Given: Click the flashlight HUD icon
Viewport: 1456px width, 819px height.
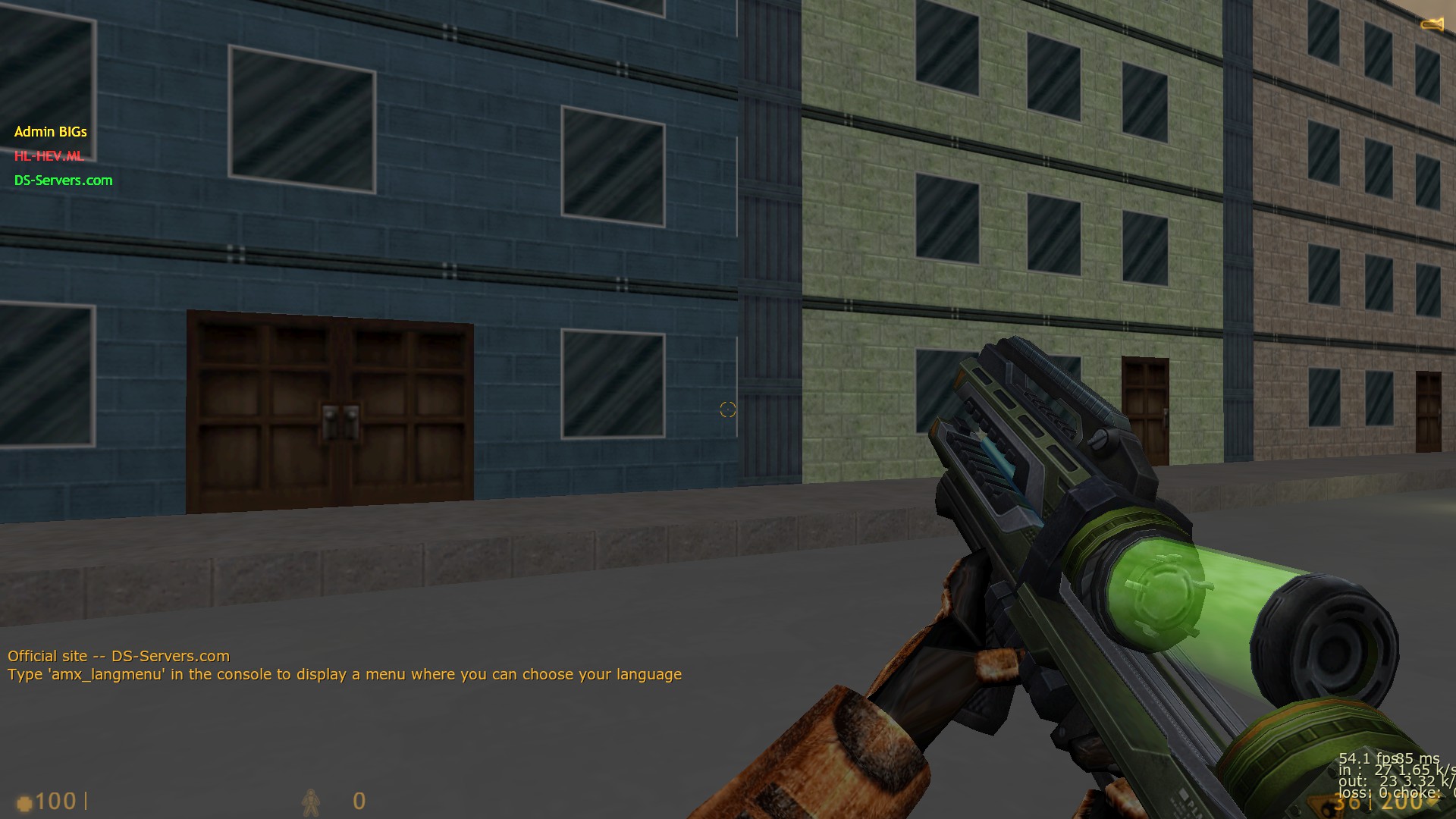Looking at the screenshot, I should point(1432,24).
